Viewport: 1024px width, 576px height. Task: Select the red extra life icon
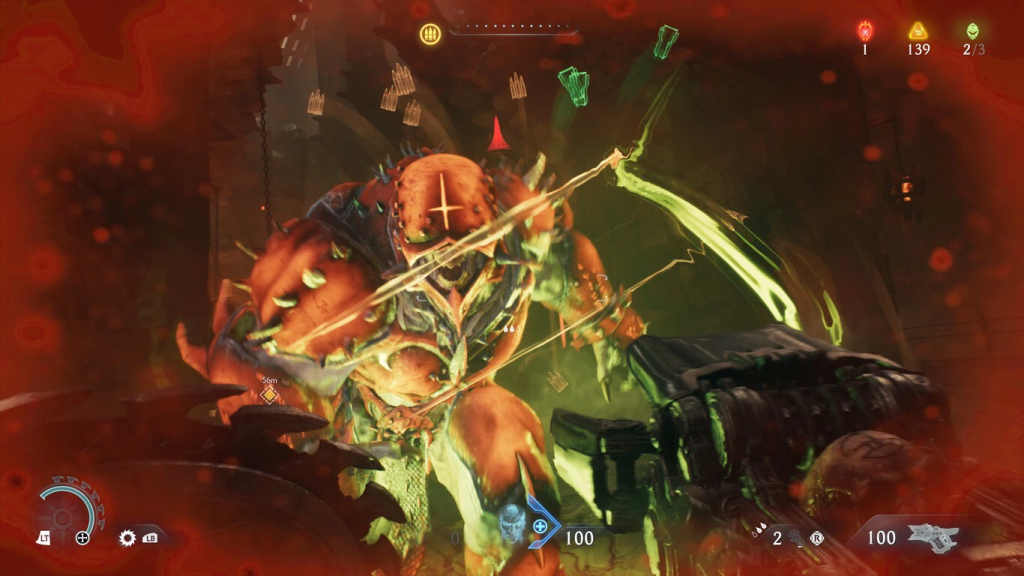coord(865,31)
